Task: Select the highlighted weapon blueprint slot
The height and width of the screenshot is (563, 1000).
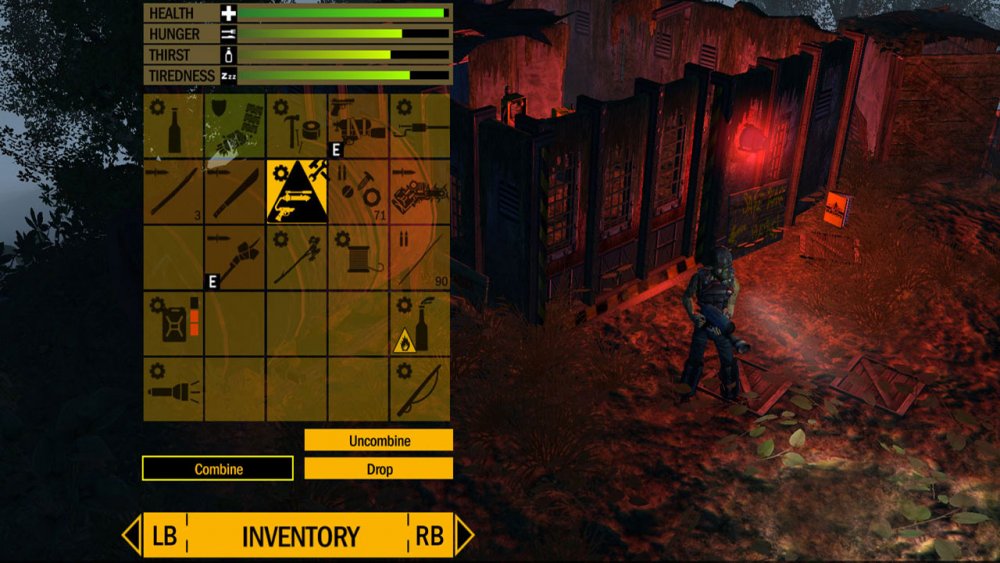Action: [296, 191]
